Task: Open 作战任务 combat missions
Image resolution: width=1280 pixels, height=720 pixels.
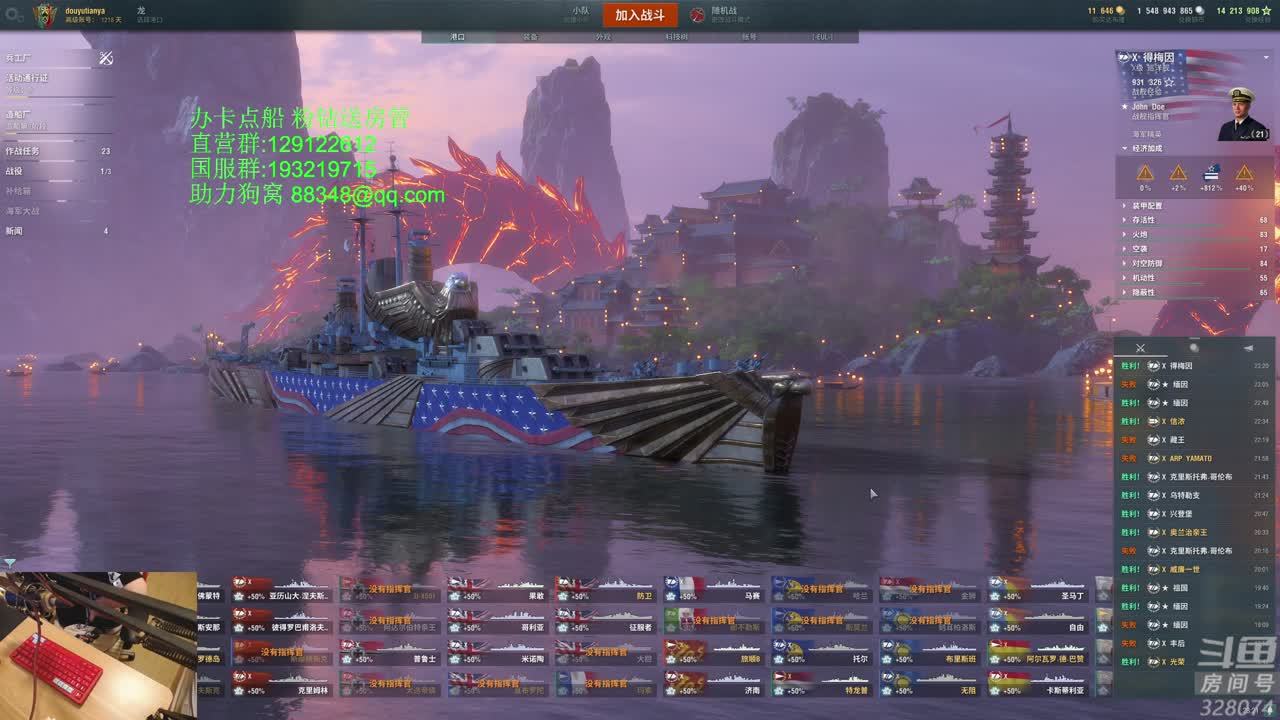Action: point(24,151)
